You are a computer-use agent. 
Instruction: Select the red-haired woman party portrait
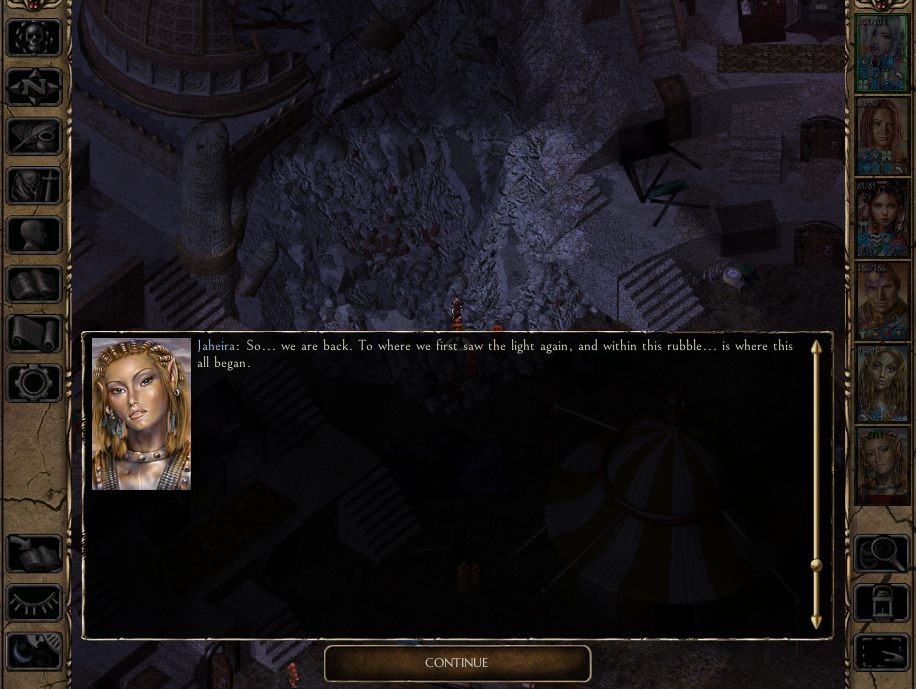(882, 136)
